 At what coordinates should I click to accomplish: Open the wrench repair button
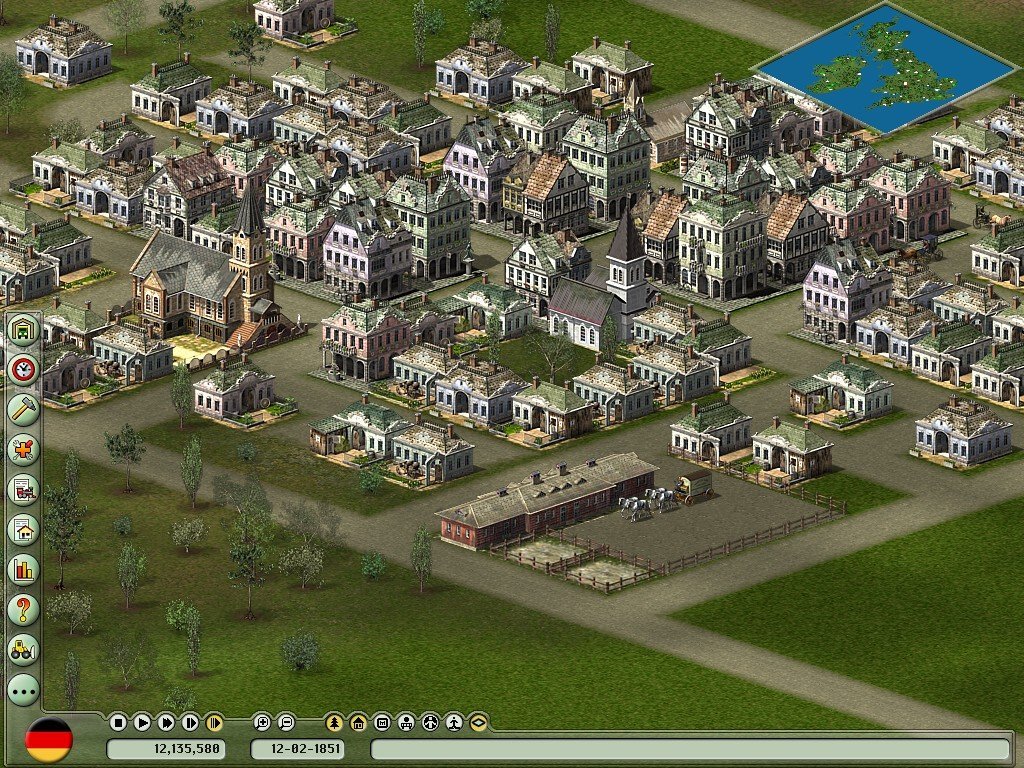point(22,449)
